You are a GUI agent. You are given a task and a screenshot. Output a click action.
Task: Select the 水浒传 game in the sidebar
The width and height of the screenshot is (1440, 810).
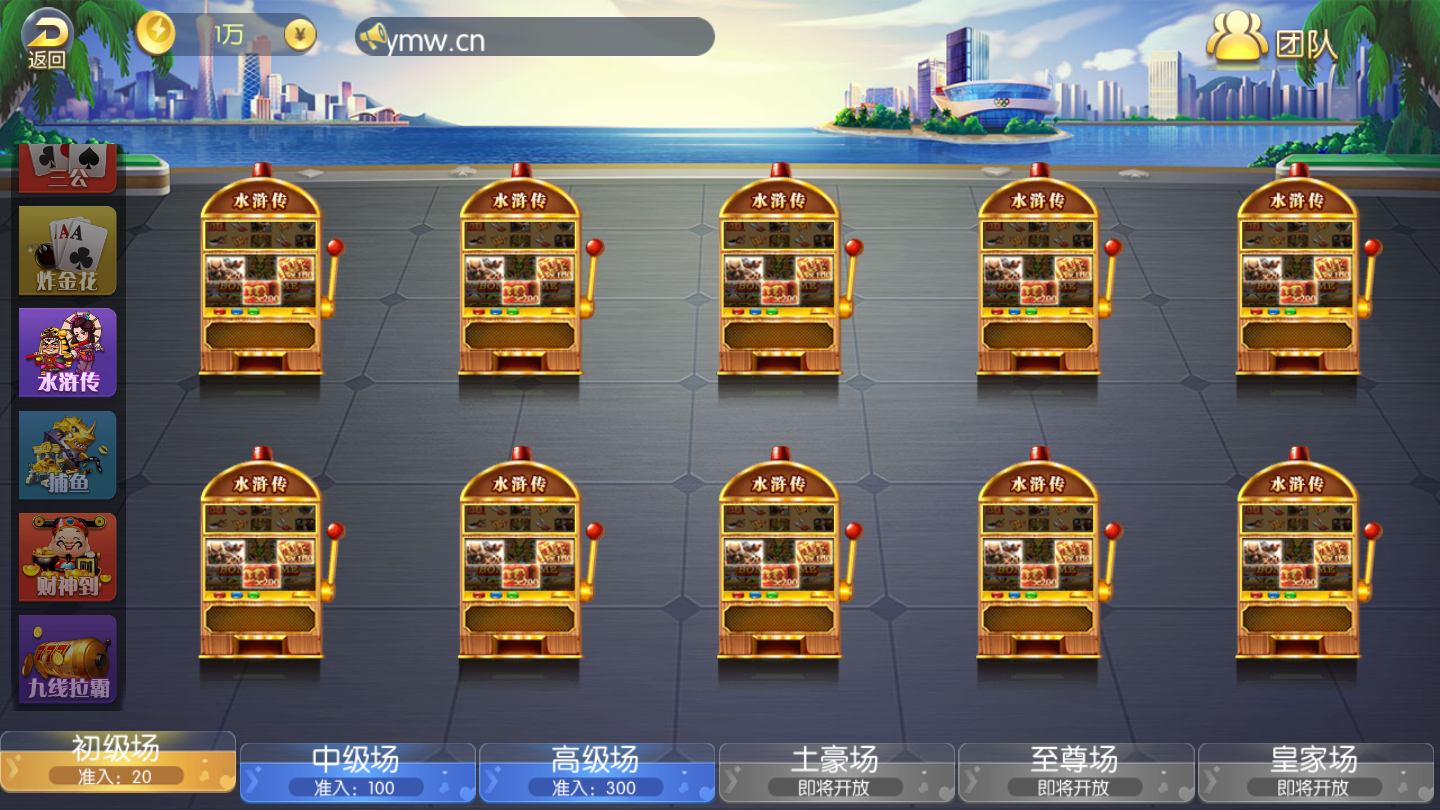[x=67, y=352]
